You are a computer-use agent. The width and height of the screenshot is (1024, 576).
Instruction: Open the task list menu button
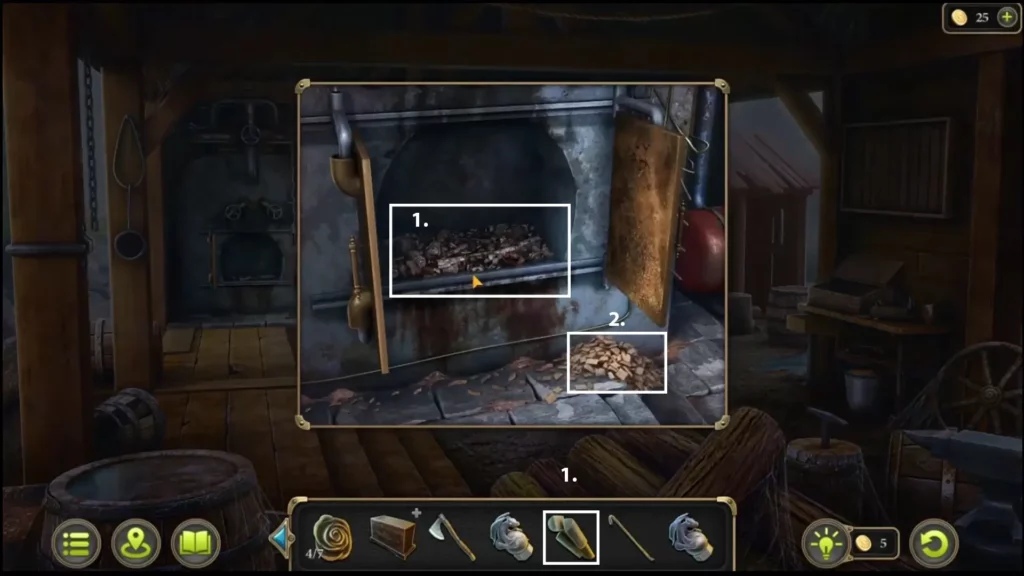pos(76,543)
